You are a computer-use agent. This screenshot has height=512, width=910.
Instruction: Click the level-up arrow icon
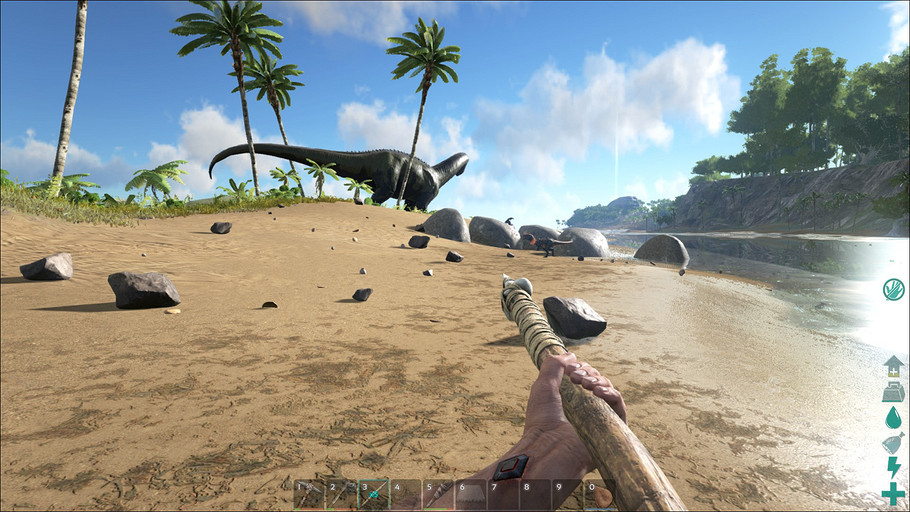(x=893, y=365)
